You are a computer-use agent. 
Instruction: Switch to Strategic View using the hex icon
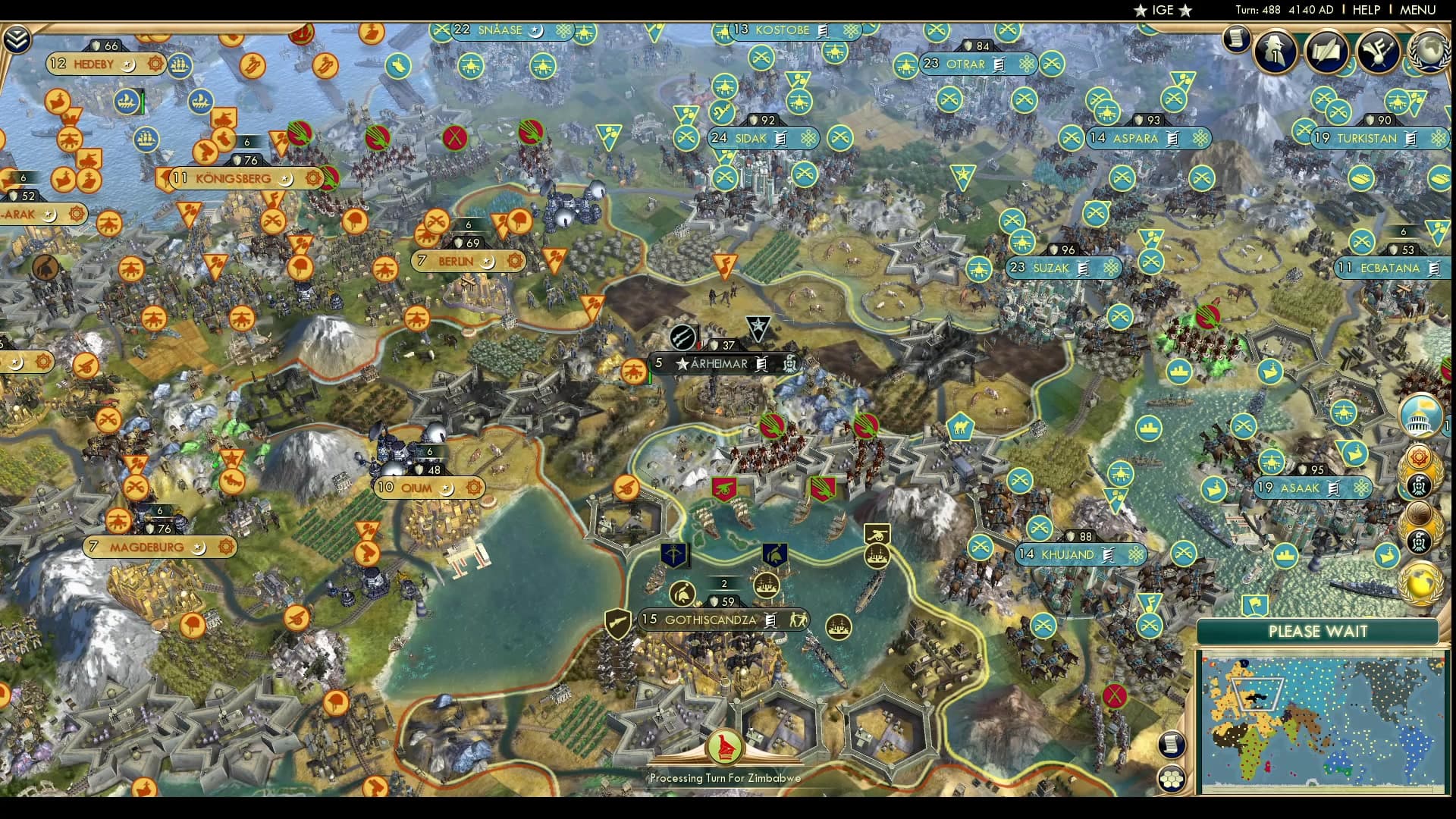pyautogui.click(x=1172, y=779)
